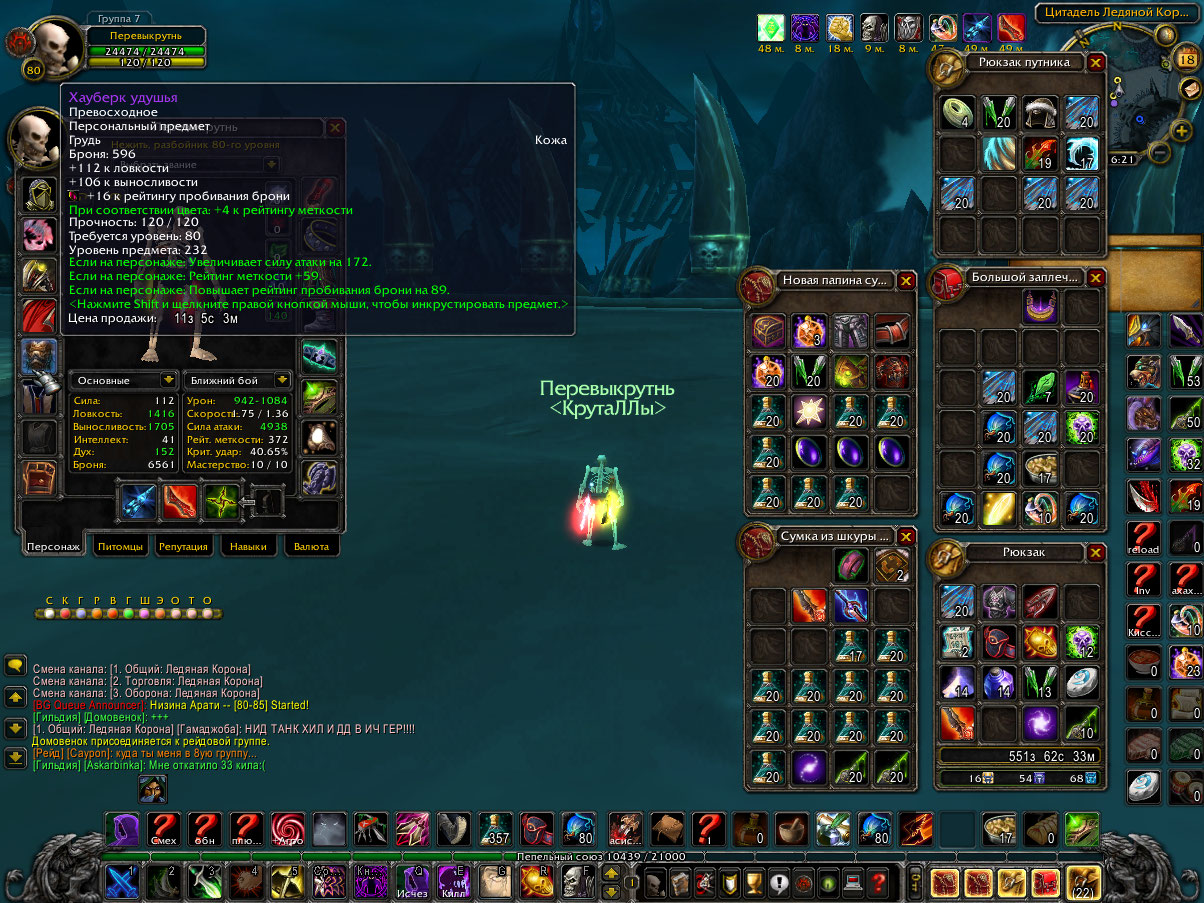1204x903 pixels.
Task: Open the Ближний бой stats dropdown
Action: [x=282, y=380]
